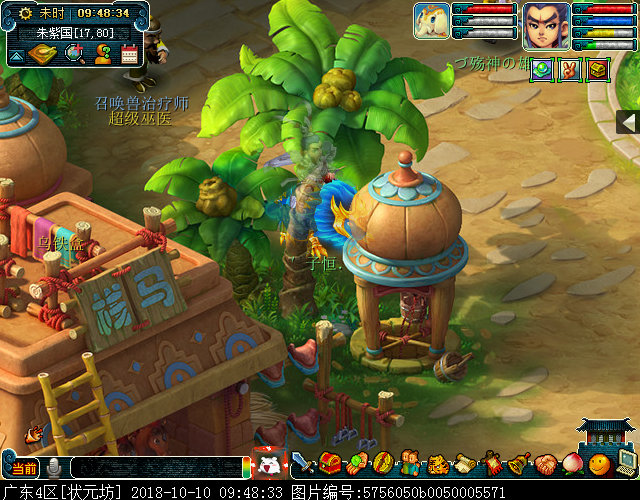Click the orange figure with question mark icon
Image resolution: width=640 pixels, height=500 pixels.
click(102, 54)
